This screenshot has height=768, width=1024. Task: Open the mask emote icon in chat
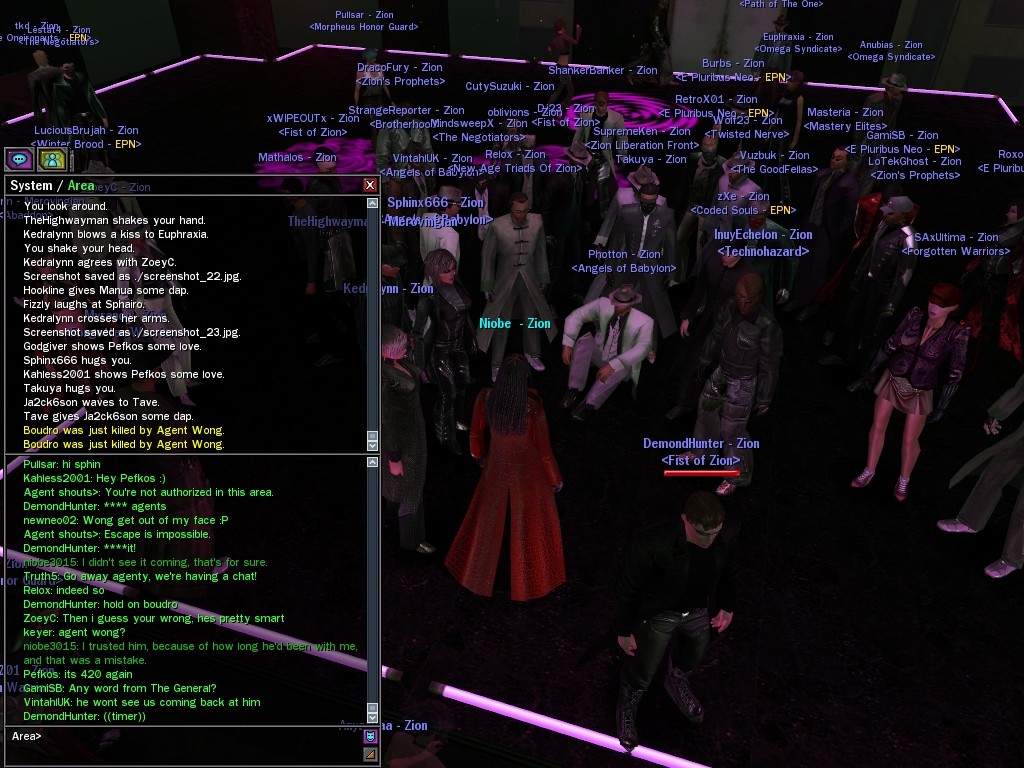tap(370, 737)
